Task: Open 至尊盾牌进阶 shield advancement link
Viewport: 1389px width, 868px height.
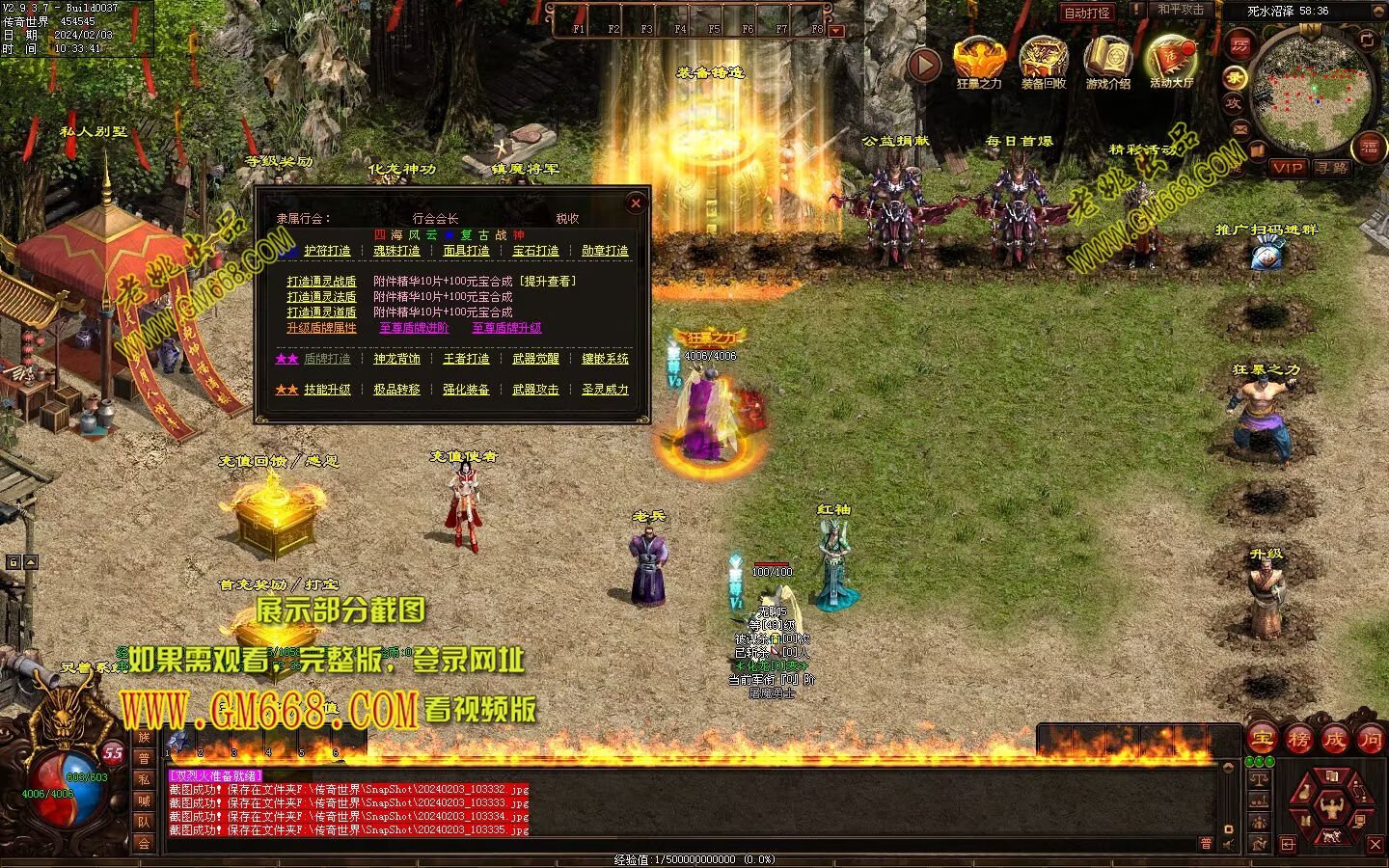Action: tap(414, 328)
